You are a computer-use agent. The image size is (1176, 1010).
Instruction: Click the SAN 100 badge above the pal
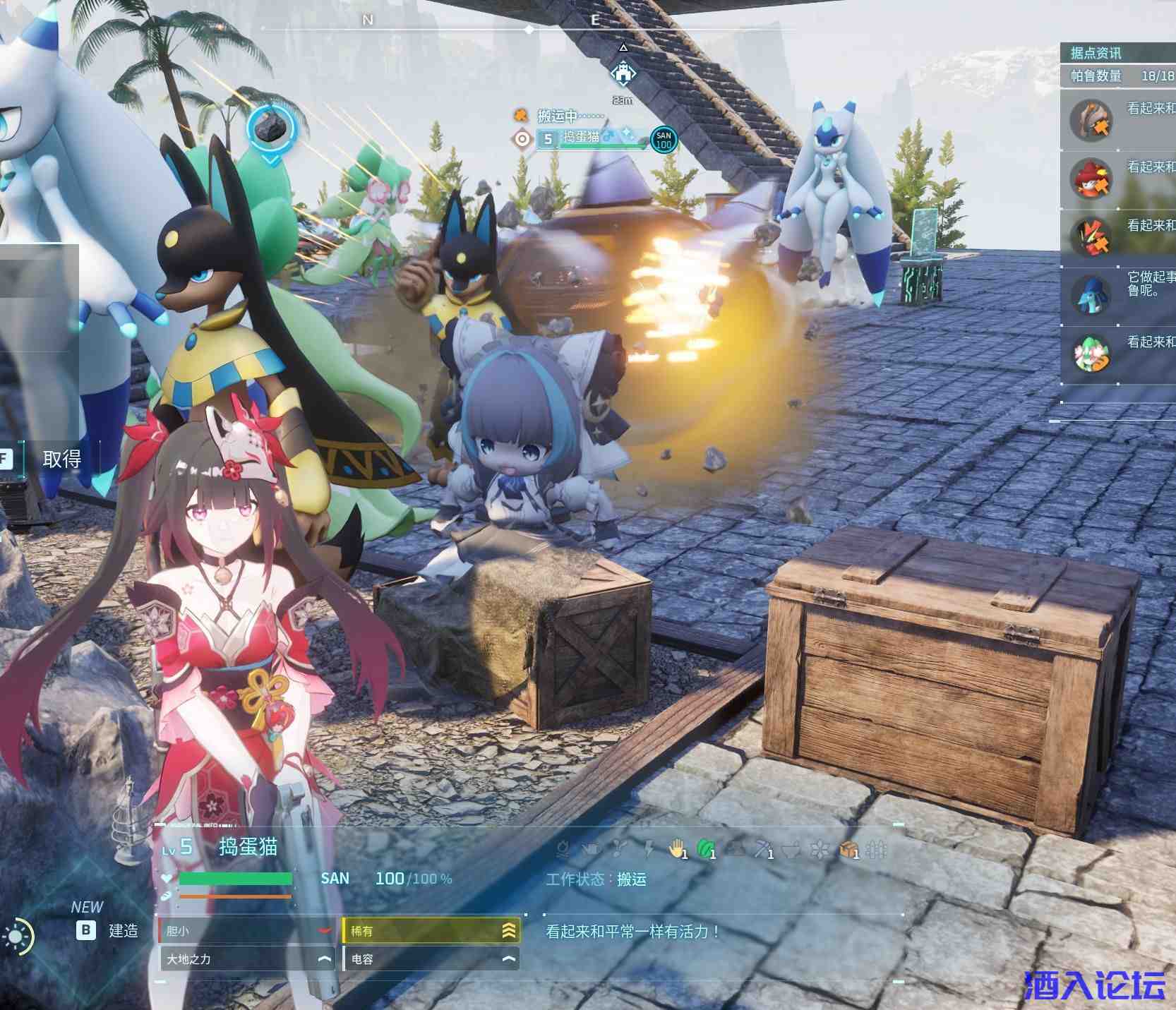coord(664,140)
